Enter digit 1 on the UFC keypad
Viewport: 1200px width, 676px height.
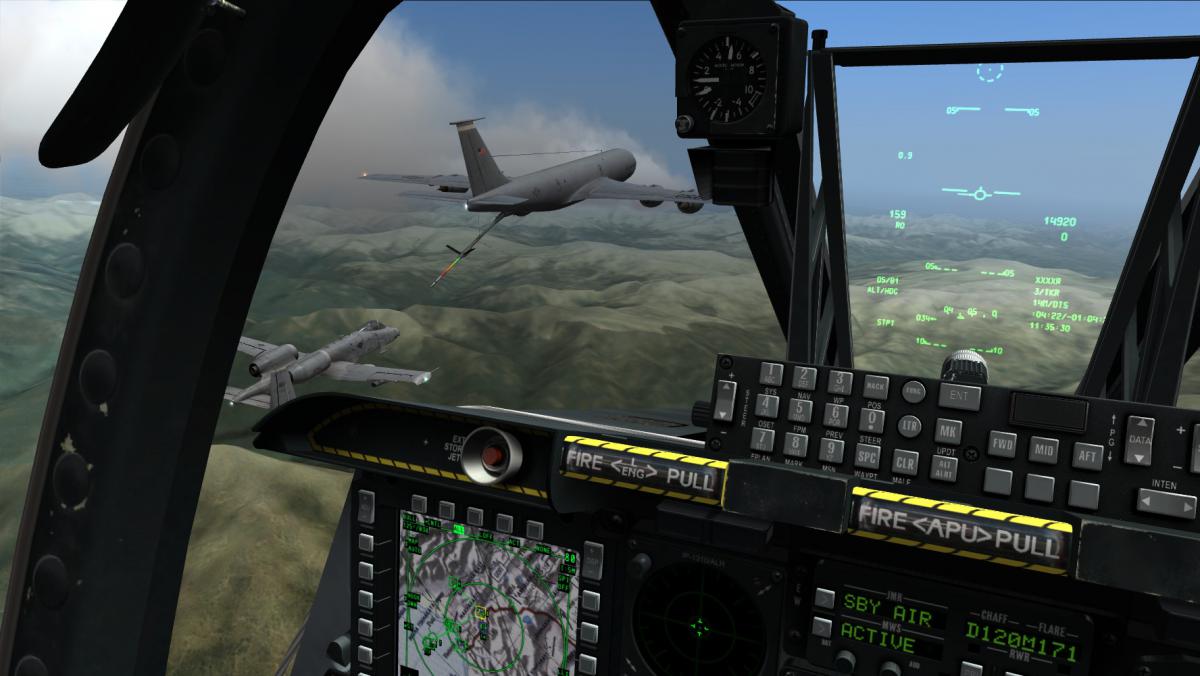pos(770,374)
